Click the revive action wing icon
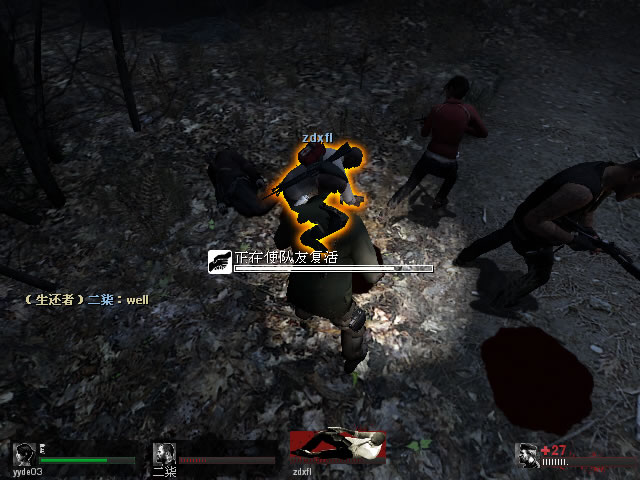Screen dimensions: 640x480 pyautogui.click(x=220, y=262)
